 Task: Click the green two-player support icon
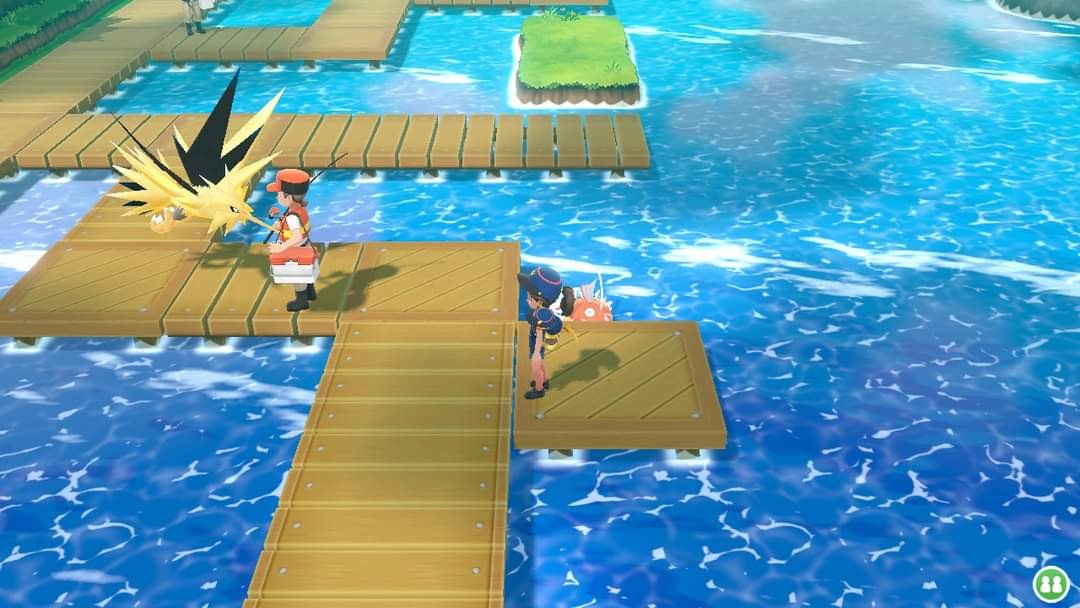point(1050,584)
